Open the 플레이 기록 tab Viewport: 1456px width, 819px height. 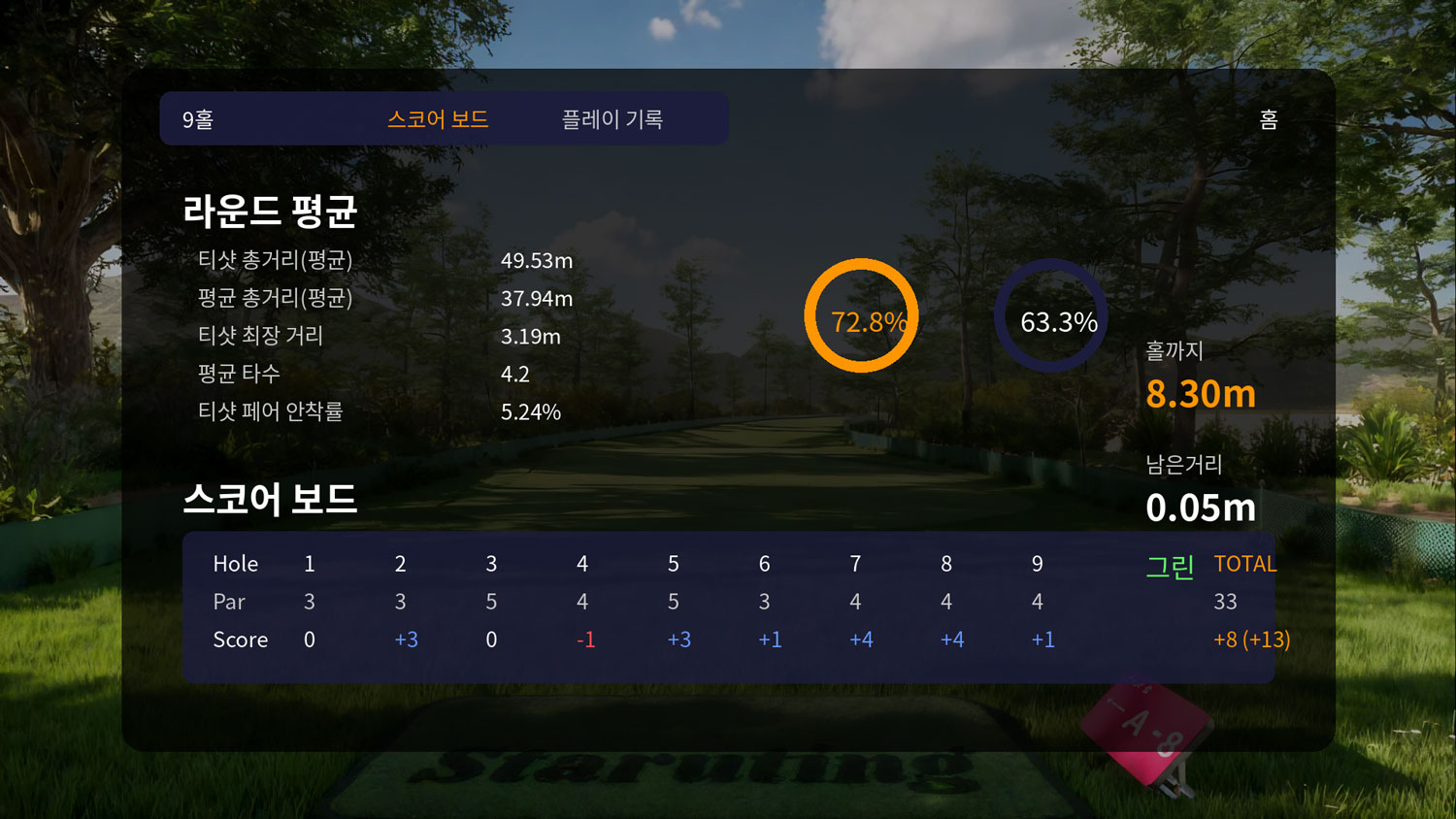612,119
